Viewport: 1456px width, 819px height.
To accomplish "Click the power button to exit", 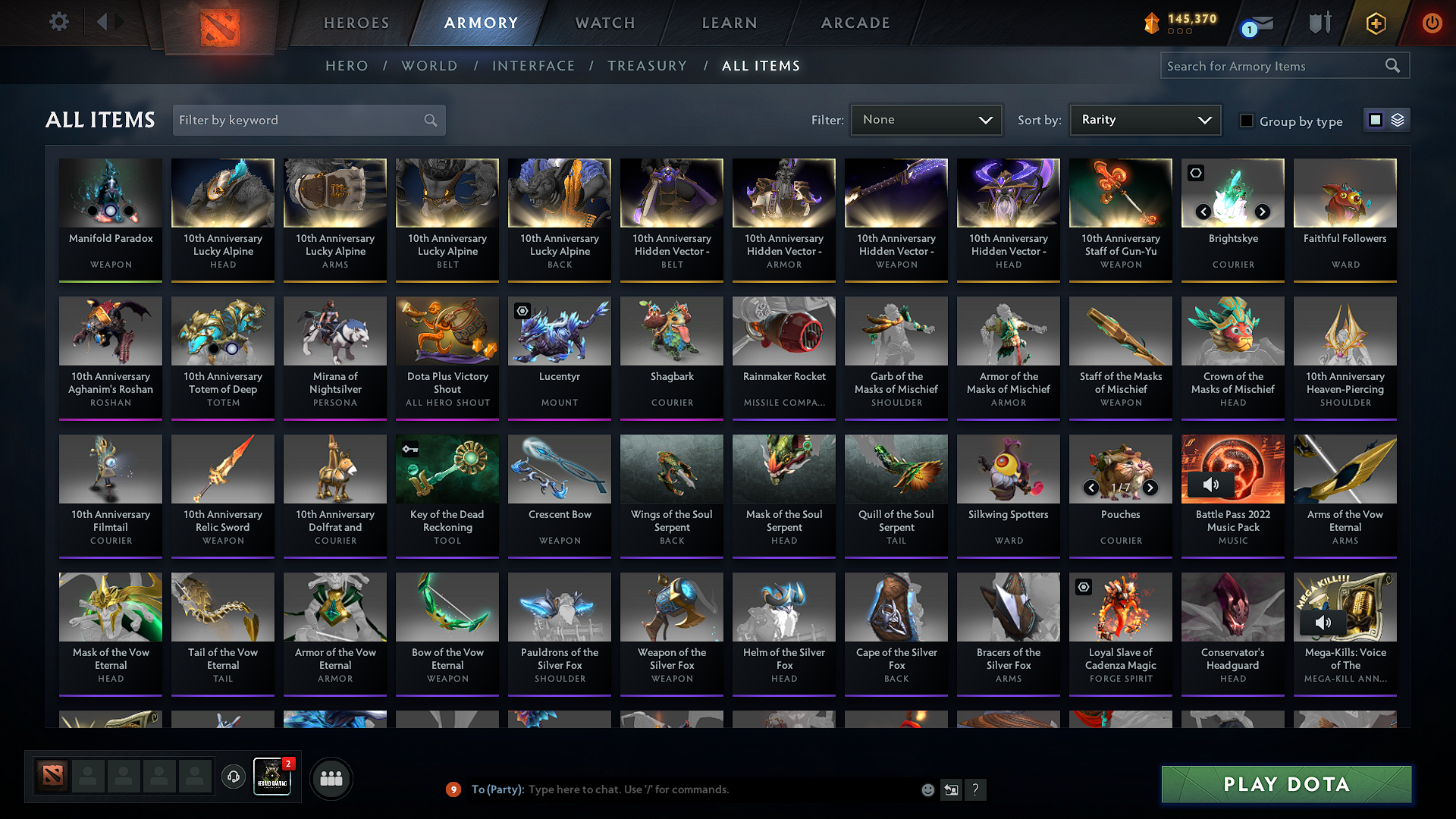I will [x=1432, y=23].
